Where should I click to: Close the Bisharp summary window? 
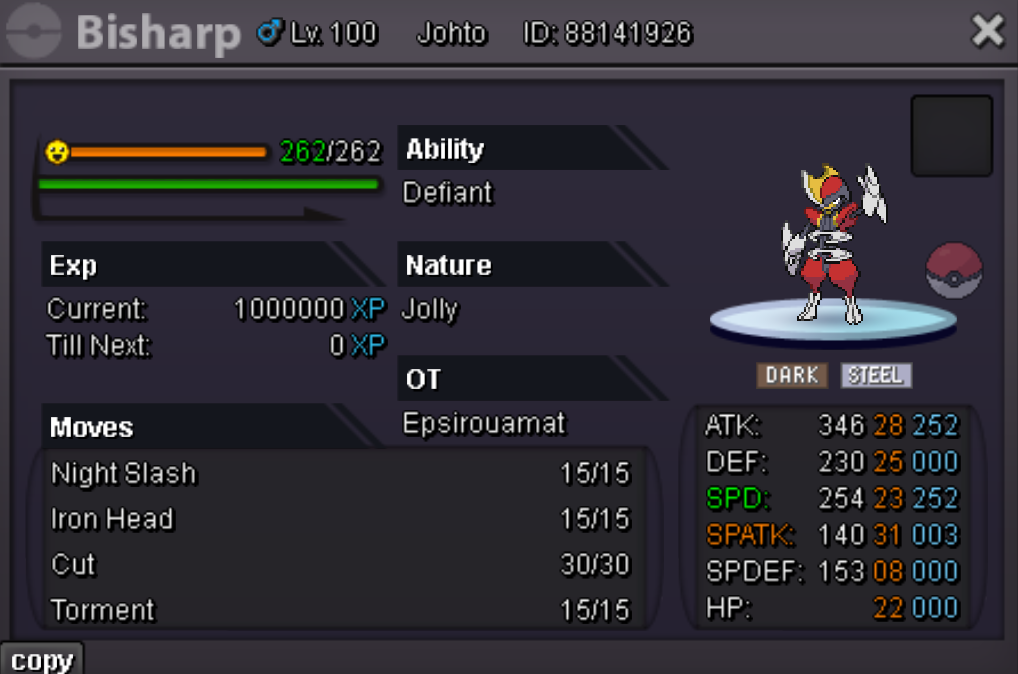click(x=987, y=32)
